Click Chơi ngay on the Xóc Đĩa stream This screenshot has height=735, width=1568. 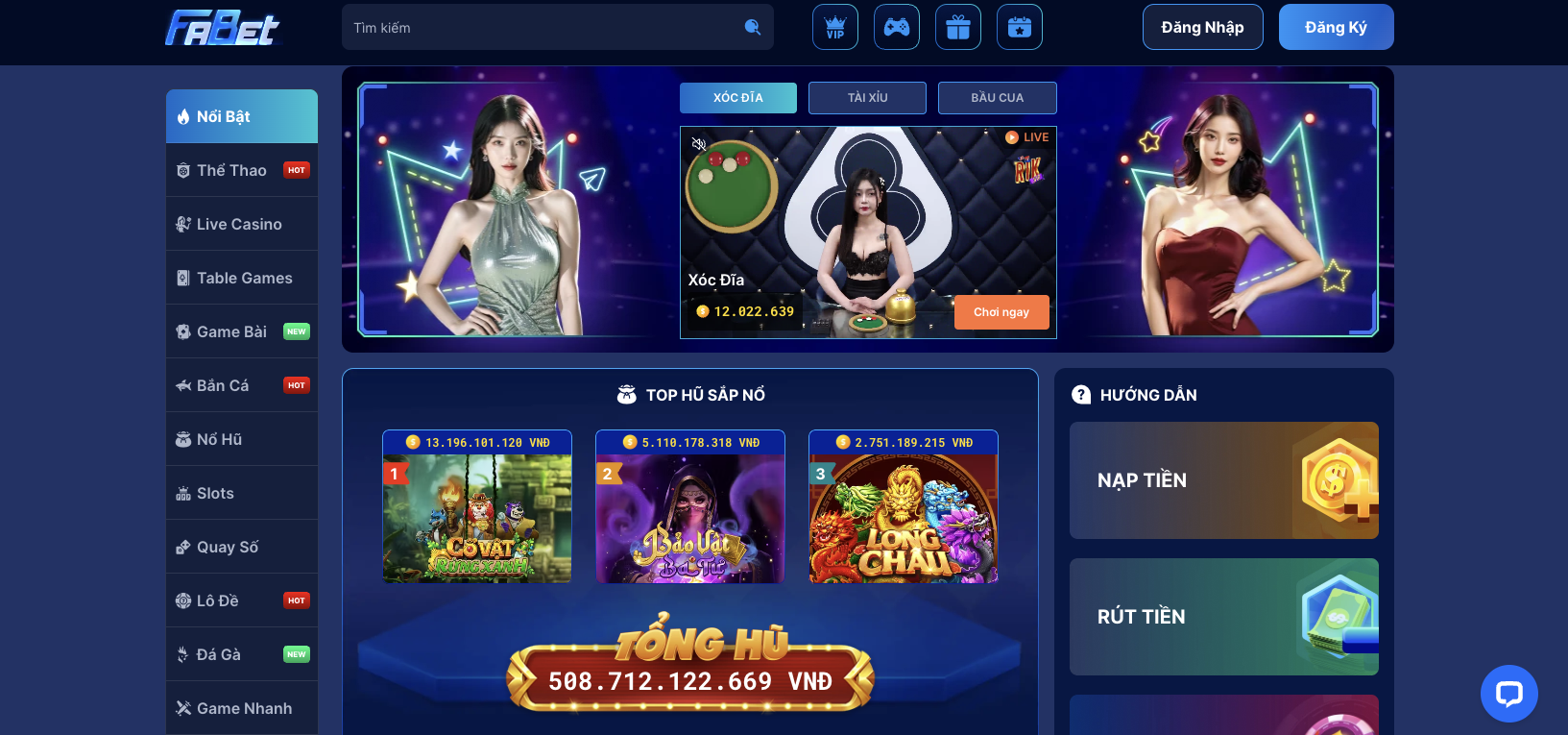tap(1001, 311)
